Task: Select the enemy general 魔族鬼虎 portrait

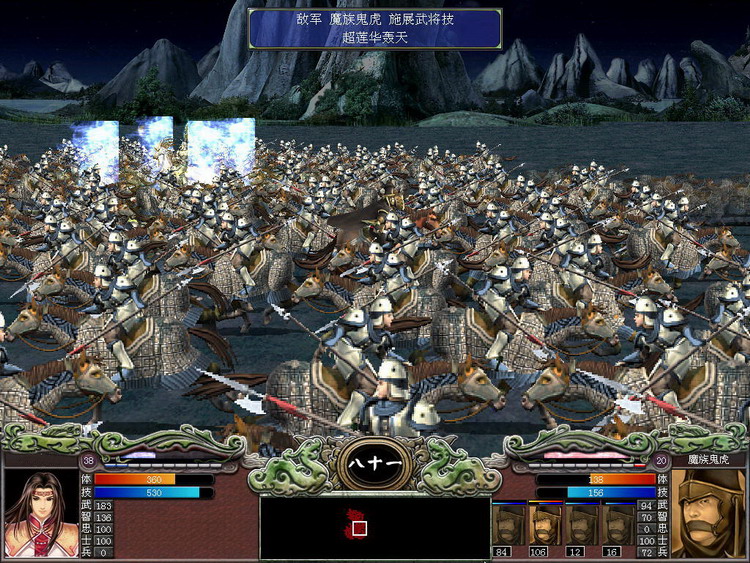Action: click(x=708, y=512)
